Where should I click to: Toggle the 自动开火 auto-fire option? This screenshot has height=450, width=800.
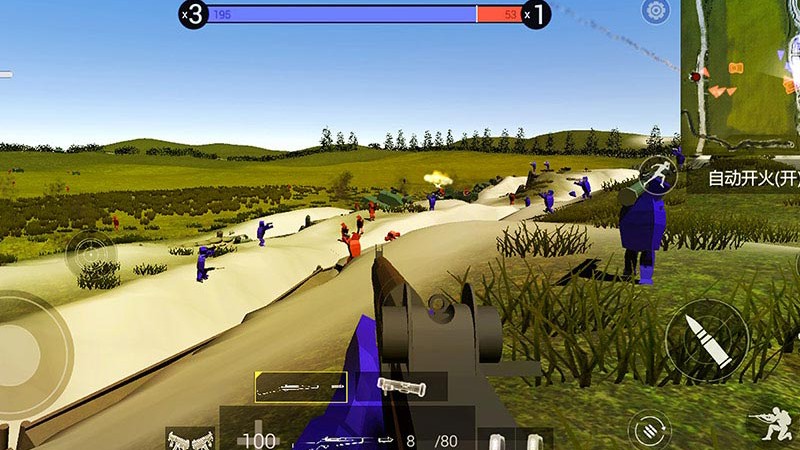tap(752, 179)
